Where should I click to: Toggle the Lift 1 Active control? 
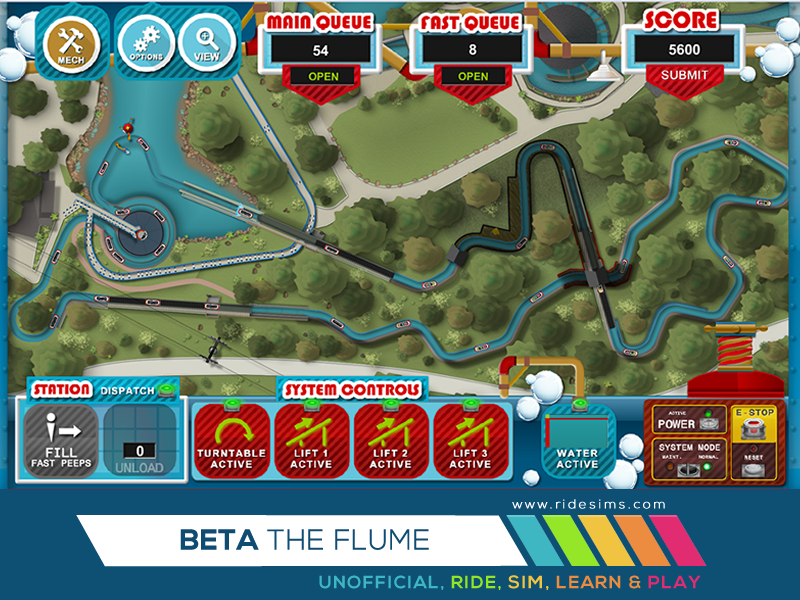coord(311,440)
